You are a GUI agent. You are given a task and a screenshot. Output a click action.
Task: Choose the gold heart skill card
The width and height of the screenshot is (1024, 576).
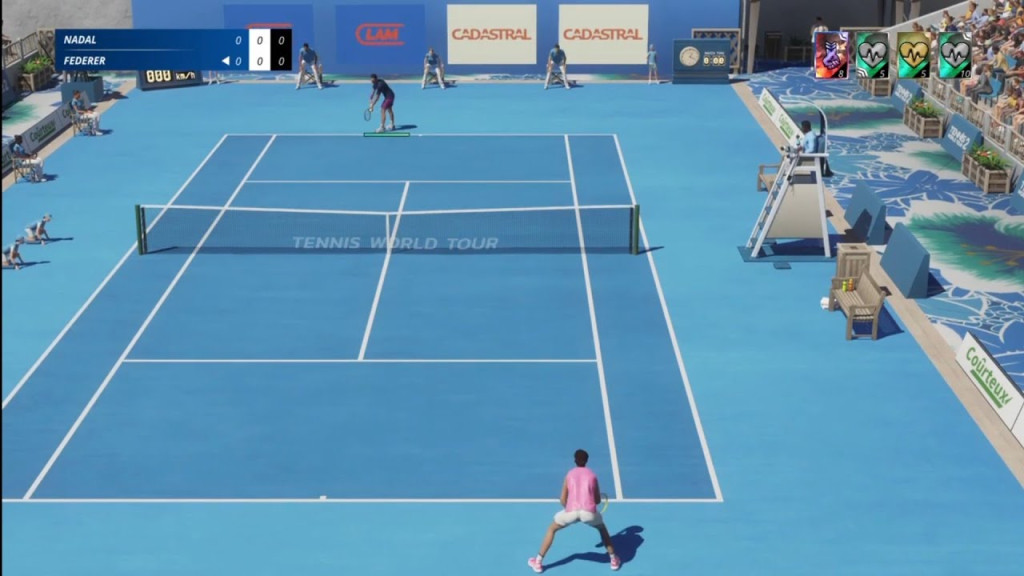pyautogui.click(x=913, y=55)
